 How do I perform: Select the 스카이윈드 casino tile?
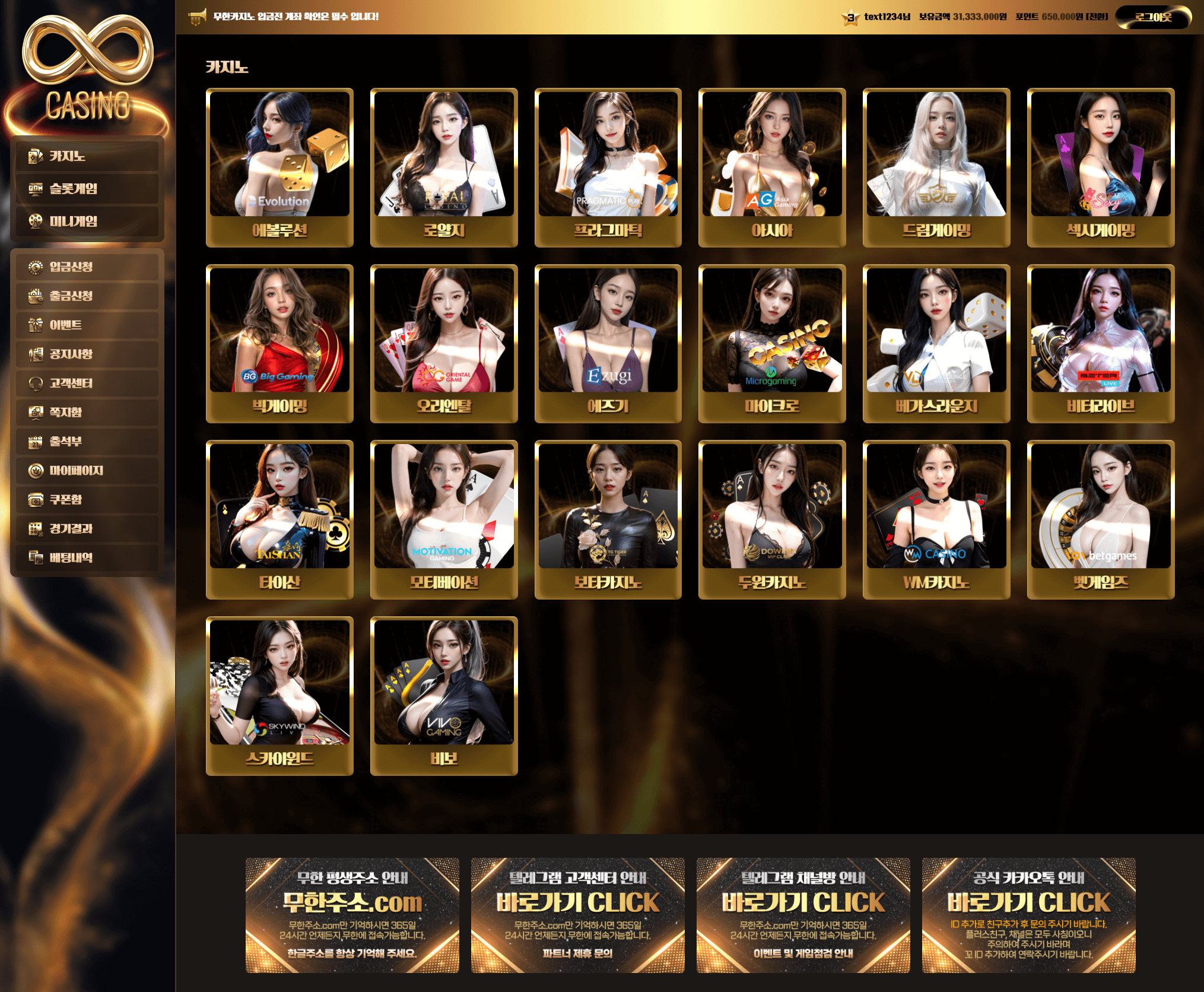click(x=279, y=695)
